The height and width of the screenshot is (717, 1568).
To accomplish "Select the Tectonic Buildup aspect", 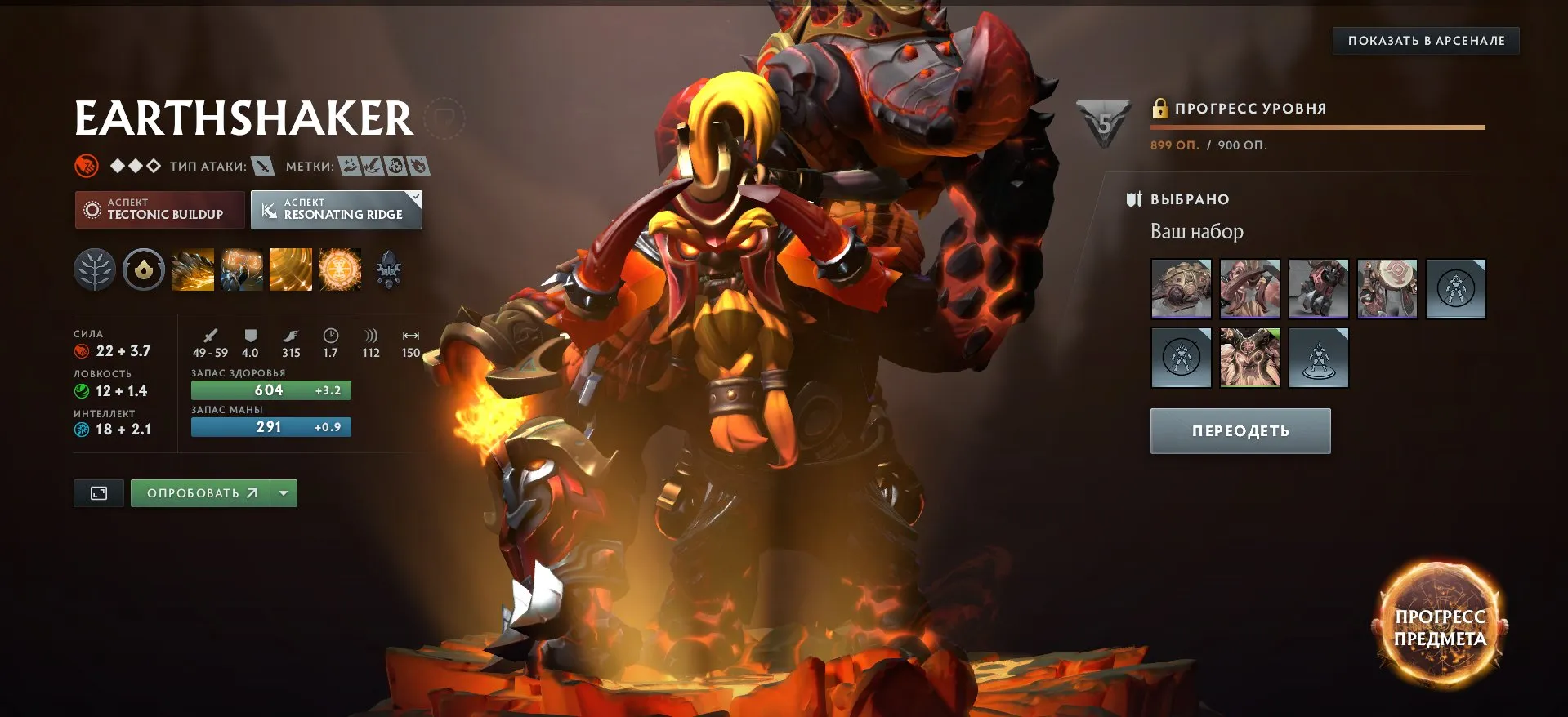I will click(x=159, y=210).
